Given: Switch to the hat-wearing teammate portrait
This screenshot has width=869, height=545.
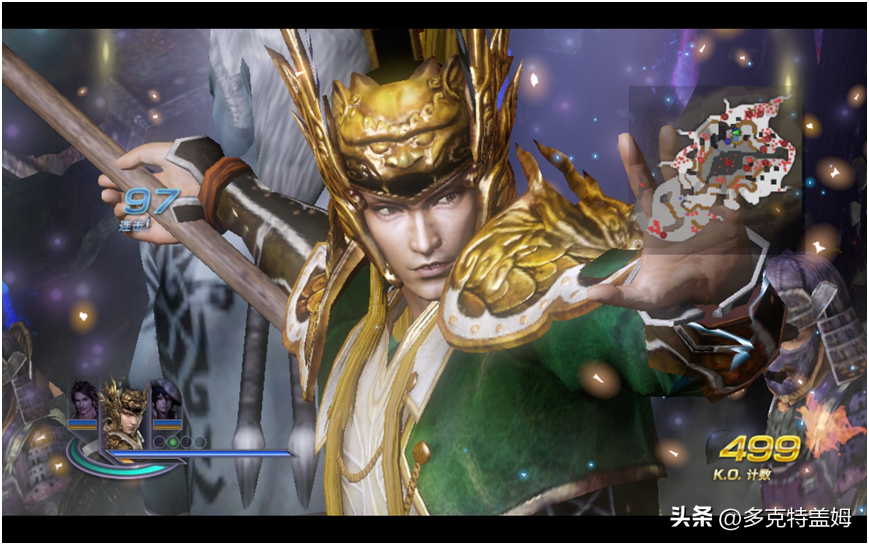Looking at the screenshot, I should (165, 400).
